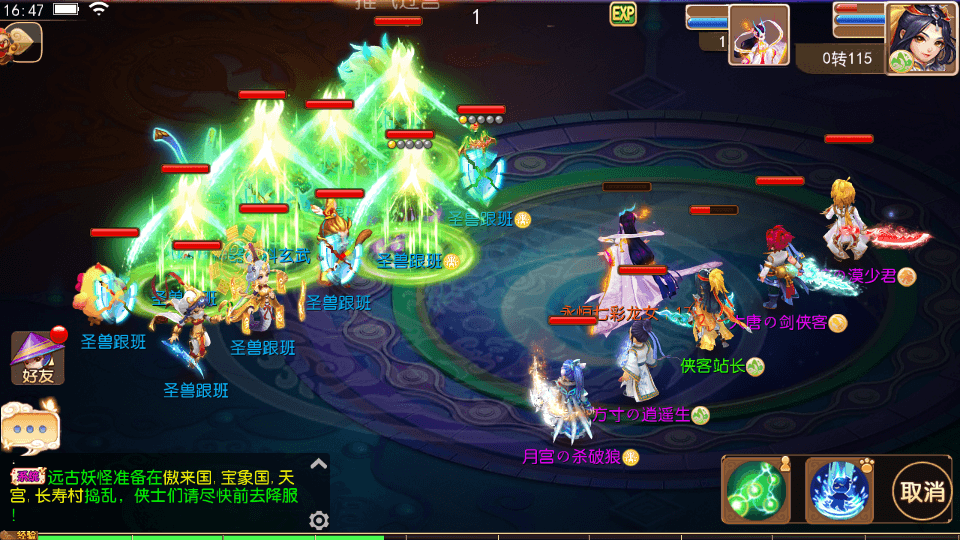Screen dimensions: 960x540
Task: Click the system announcement message in chat
Action: coord(160,494)
